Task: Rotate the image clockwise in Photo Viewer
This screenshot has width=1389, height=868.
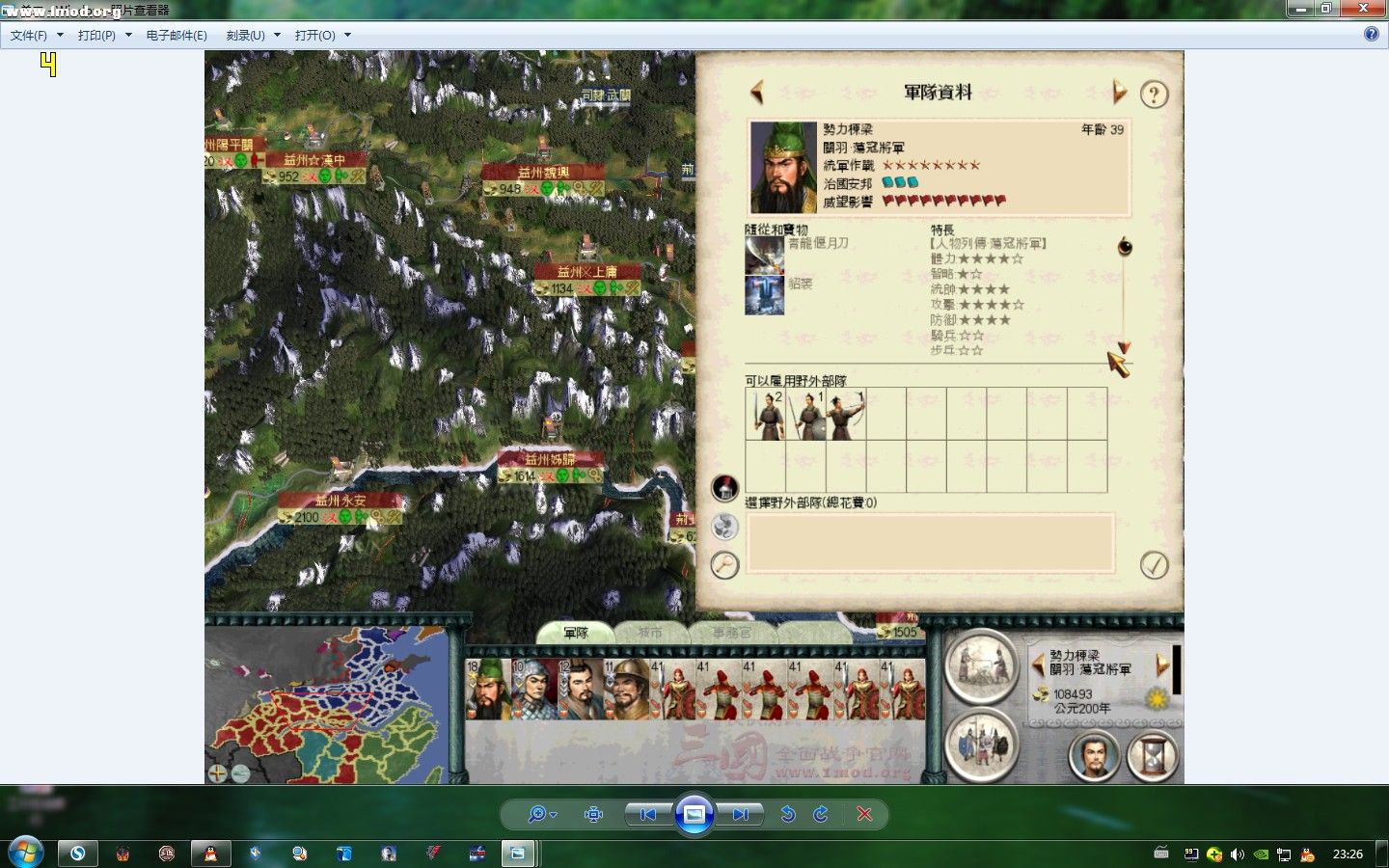Action: click(x=820, y=814)
